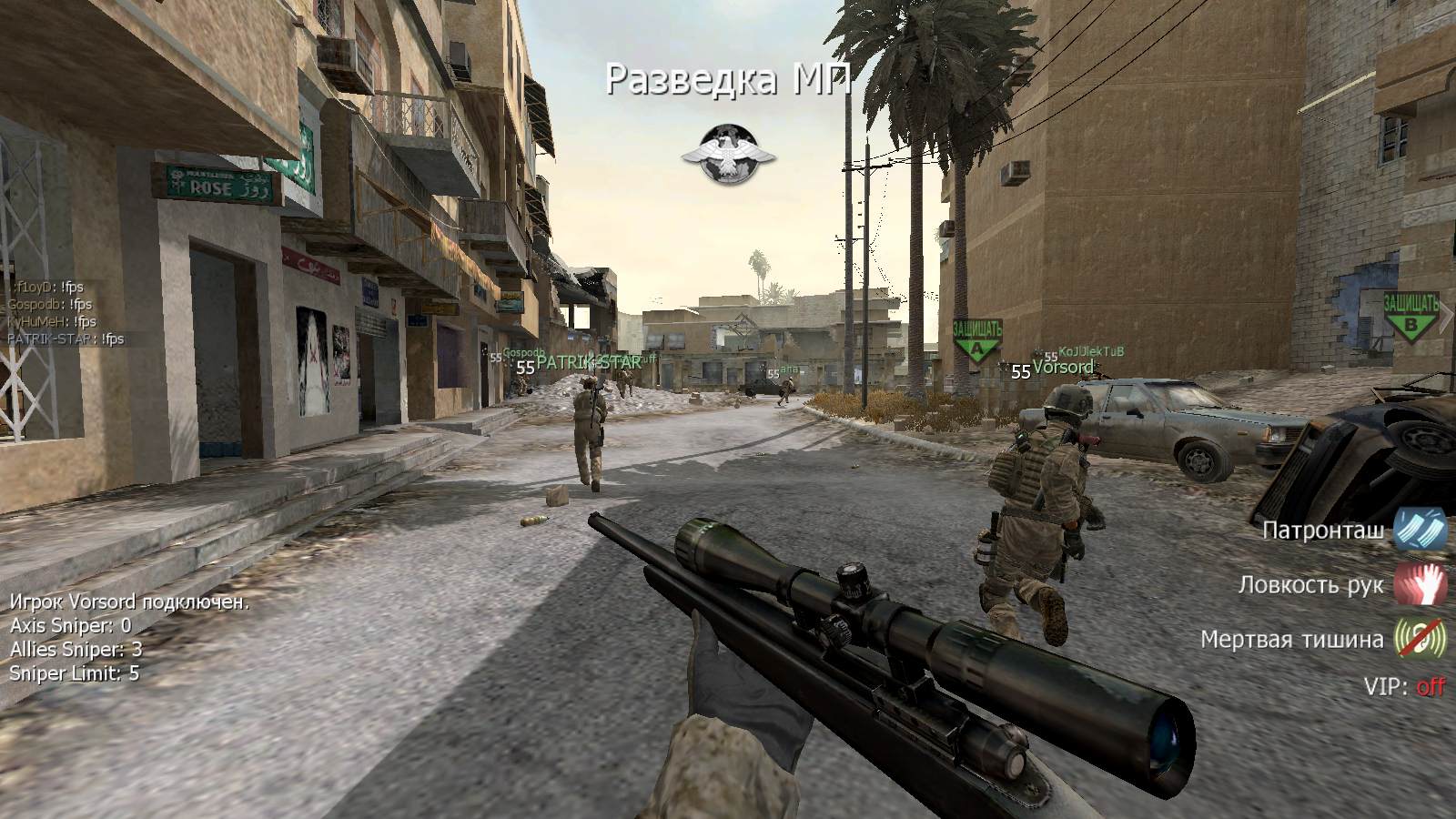Toggle the VIP off indicator
The width and height of the screenshot is (1456, 819).
pyautogui.click(x=1430, y=686)
